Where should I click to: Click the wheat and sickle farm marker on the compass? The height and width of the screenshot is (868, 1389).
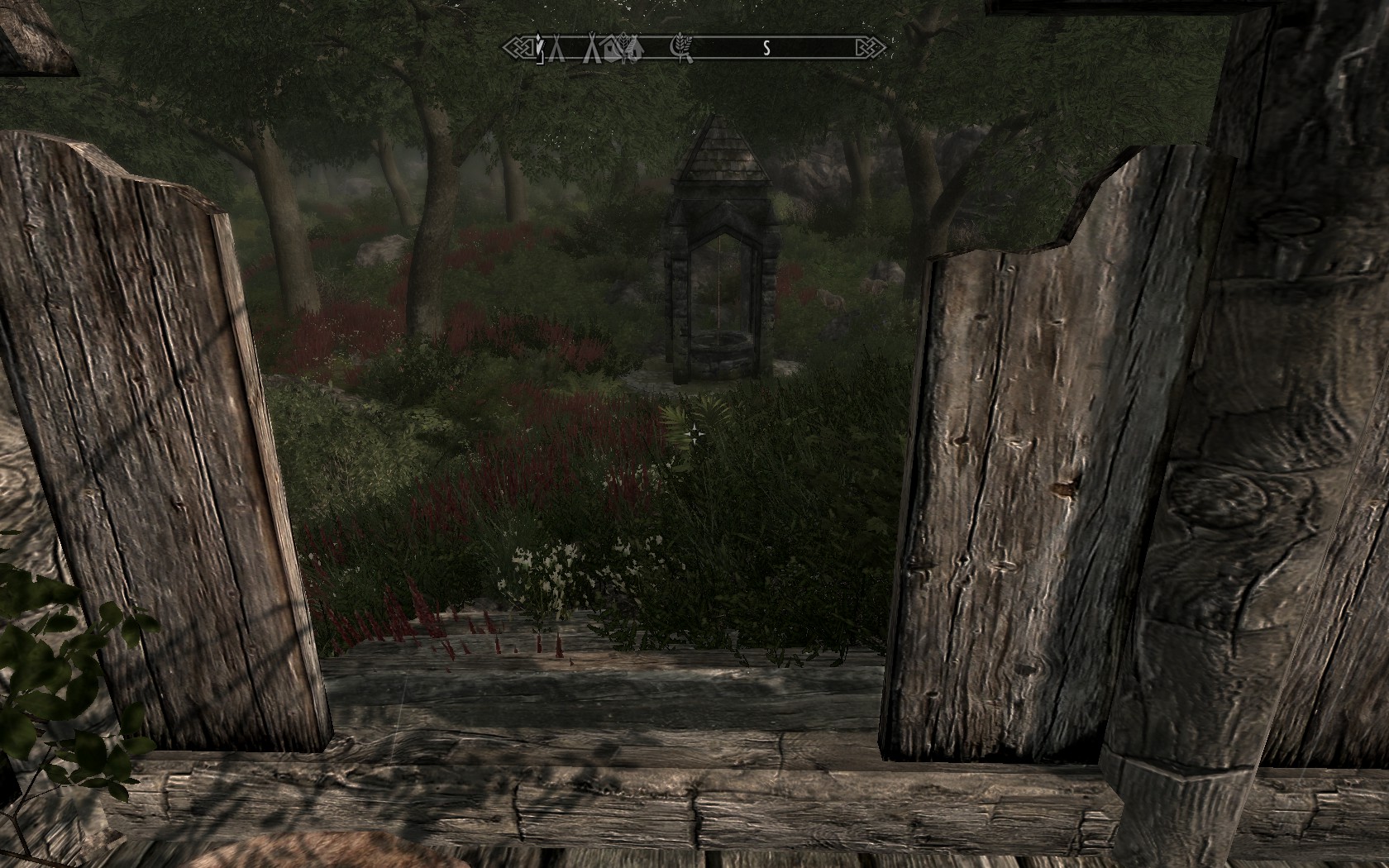(x=681, y=50)
